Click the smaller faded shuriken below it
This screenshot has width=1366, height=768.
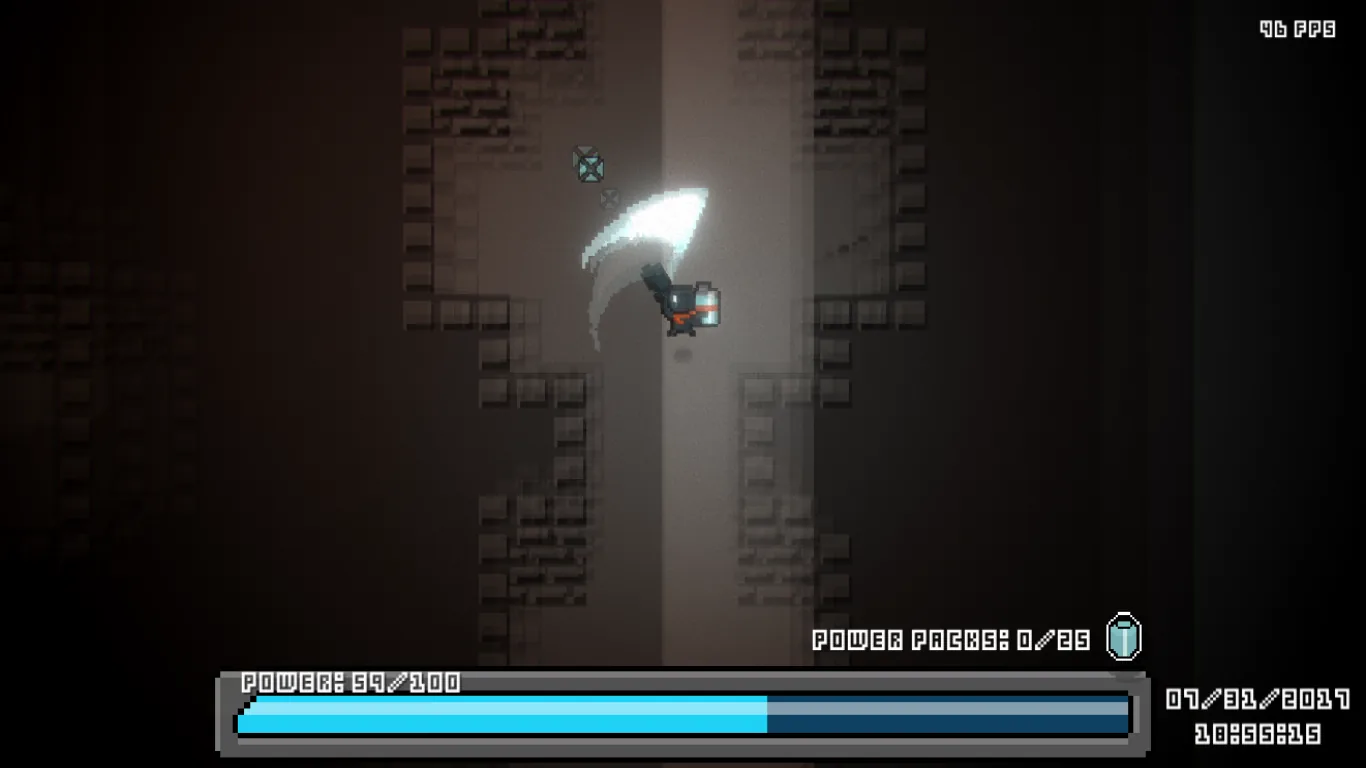[610, 198]
